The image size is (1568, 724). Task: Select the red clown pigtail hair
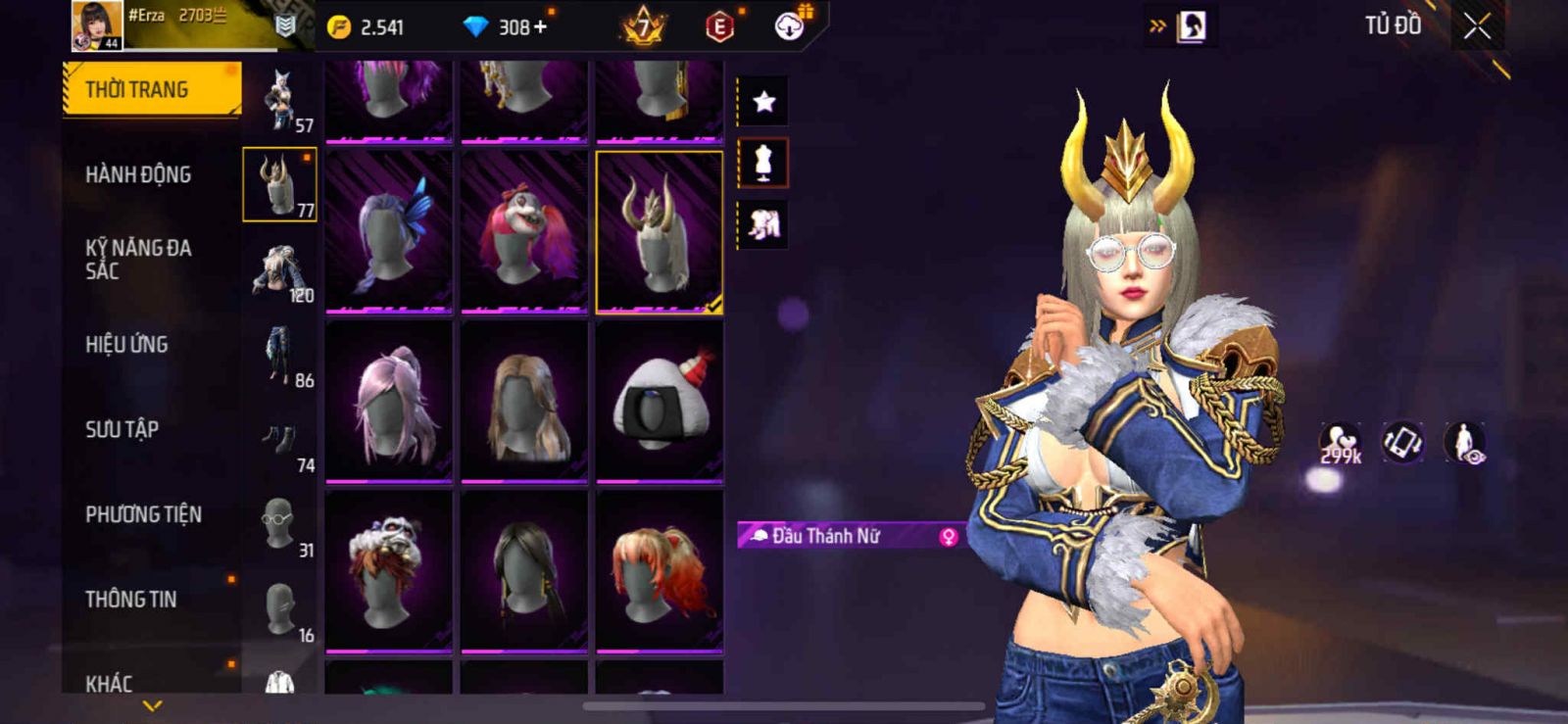pyautogui.click(x=524, y=231)
